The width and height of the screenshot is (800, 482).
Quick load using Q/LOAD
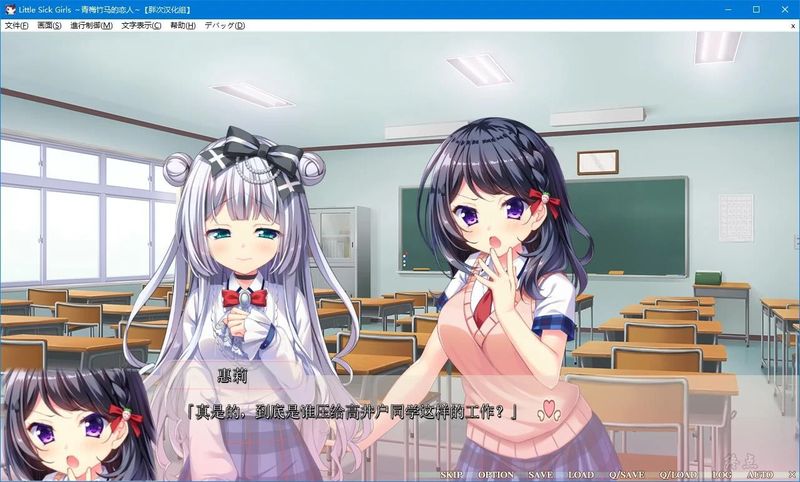tap(680, 475)
